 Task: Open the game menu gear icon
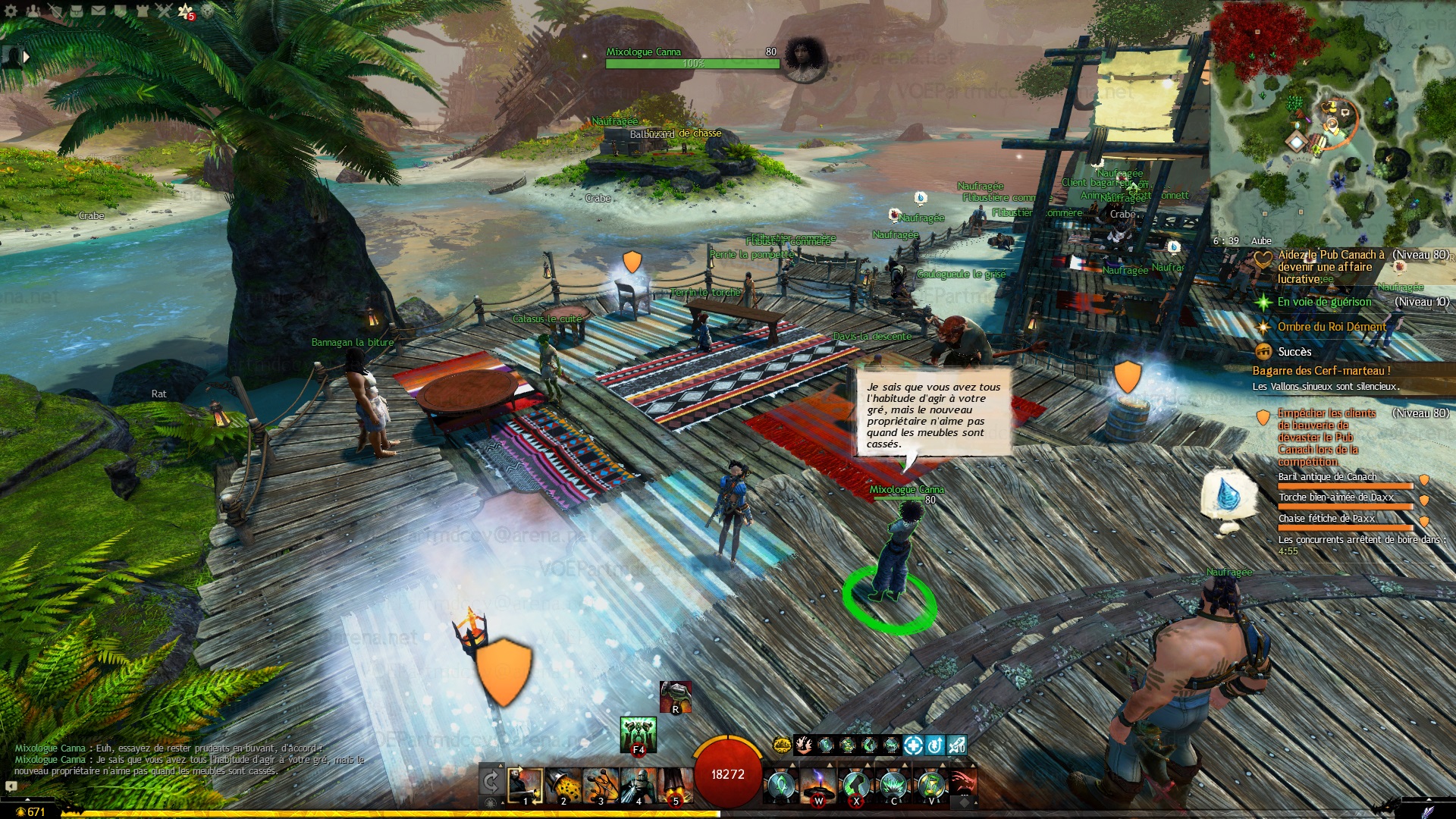click(11, 11)
